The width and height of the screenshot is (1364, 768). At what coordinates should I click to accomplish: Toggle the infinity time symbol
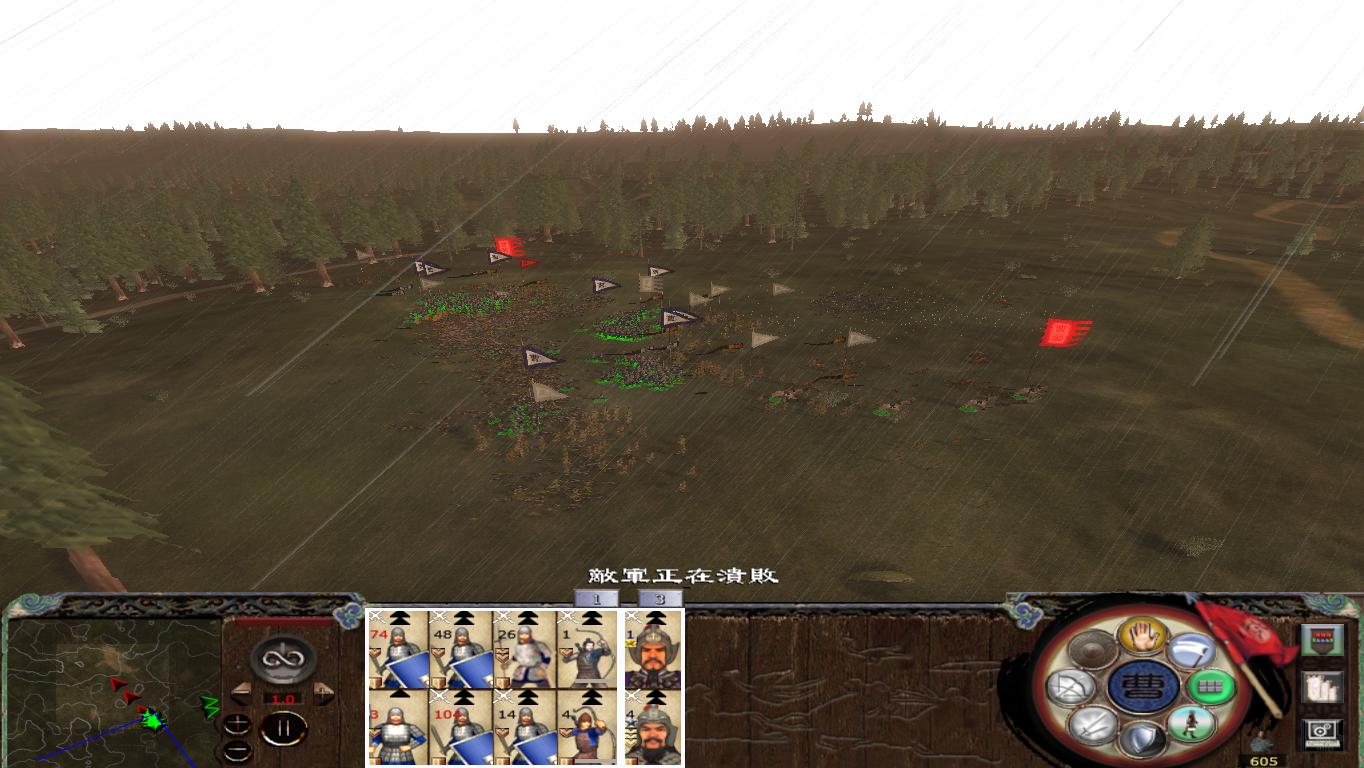pos(284,659)
